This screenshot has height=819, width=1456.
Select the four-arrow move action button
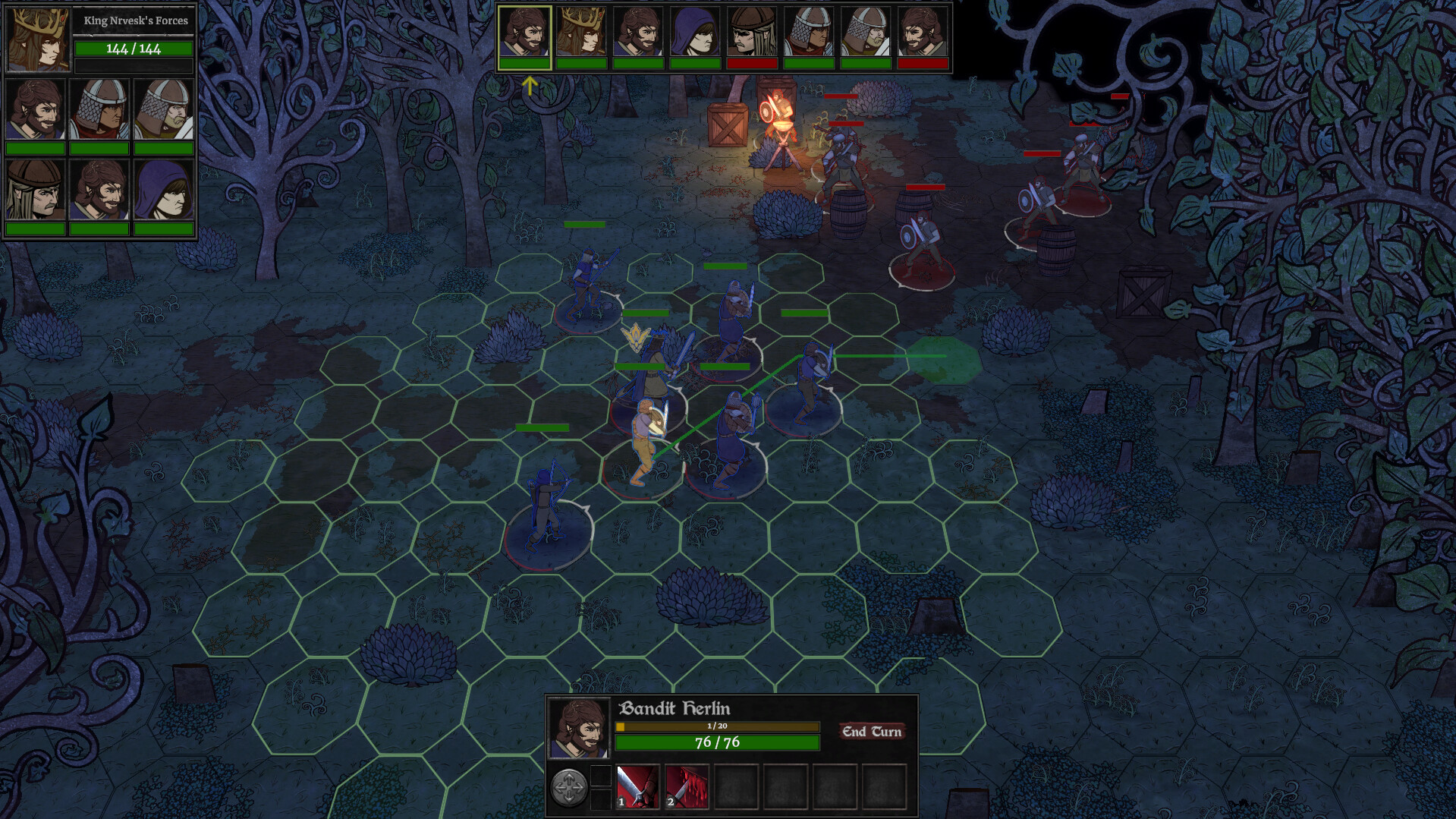click(568, 787)
